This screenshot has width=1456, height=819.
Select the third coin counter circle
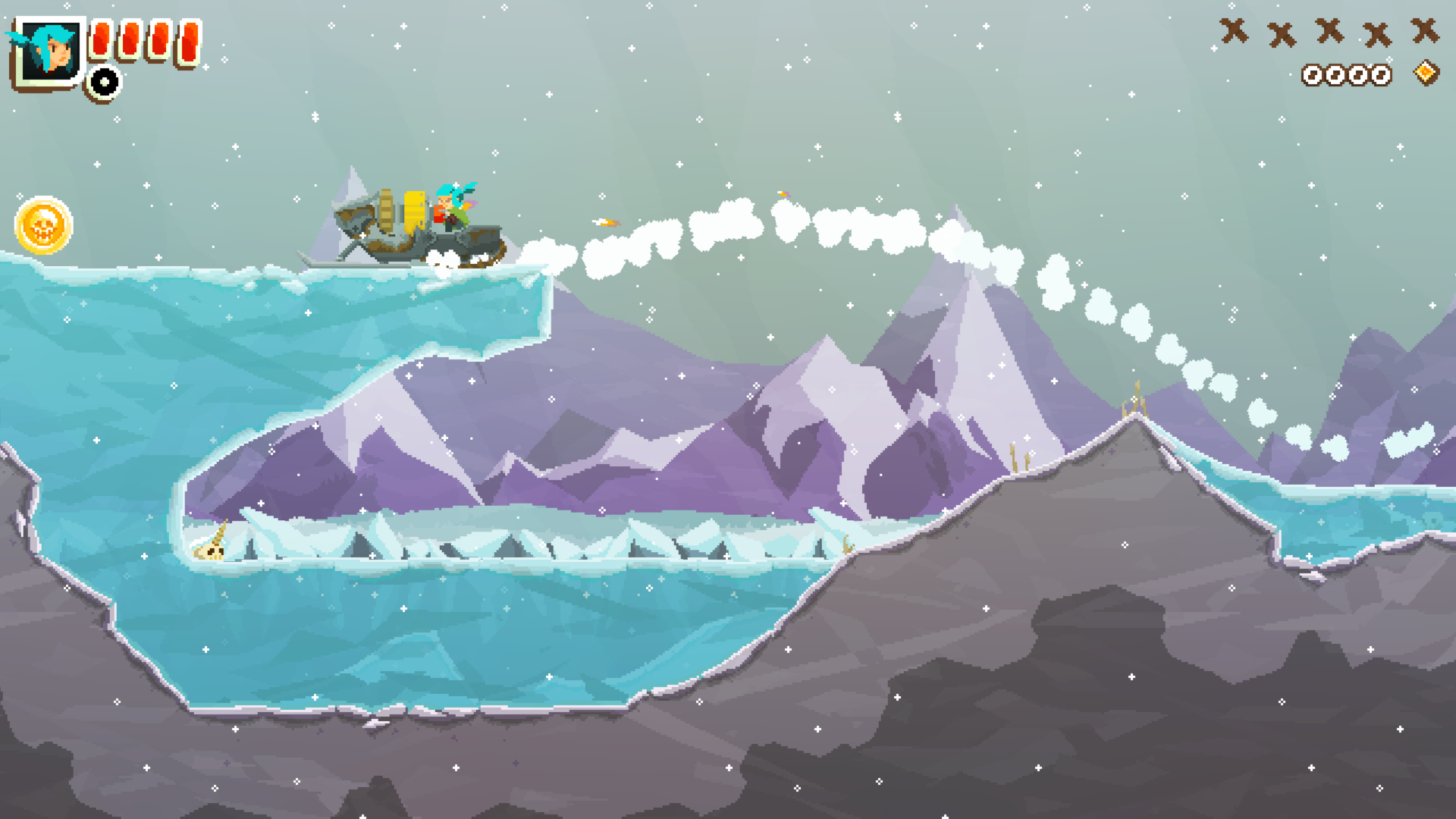pyautogui.click(x=1359, y=75)
